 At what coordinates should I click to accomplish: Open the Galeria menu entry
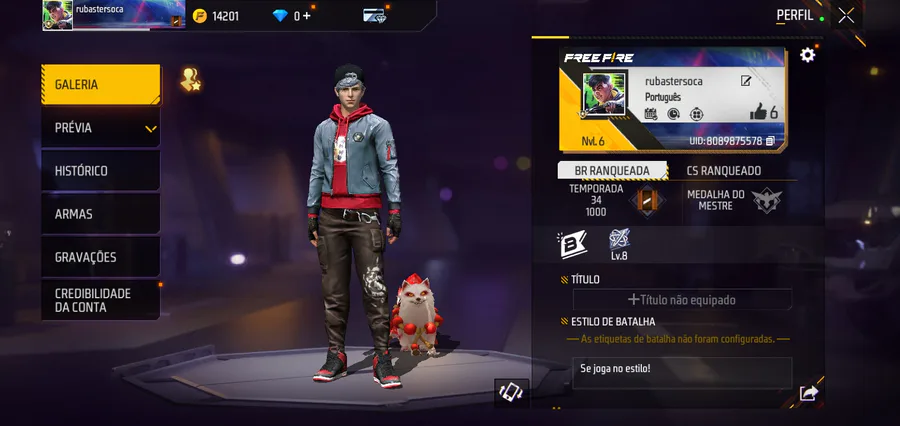(x=100, y=85)
